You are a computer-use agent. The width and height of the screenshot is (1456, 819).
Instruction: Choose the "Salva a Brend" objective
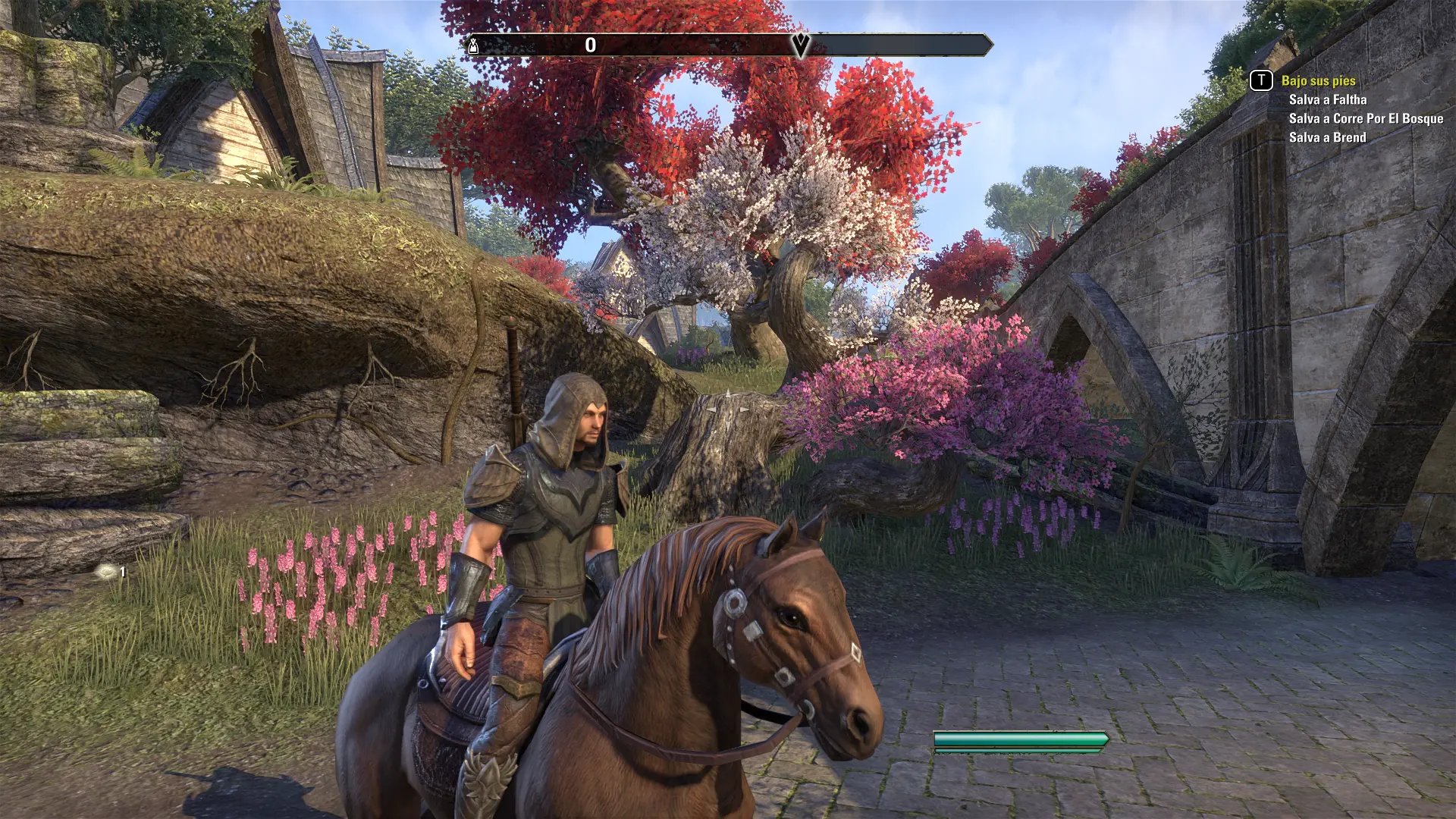pos(1327,137)
